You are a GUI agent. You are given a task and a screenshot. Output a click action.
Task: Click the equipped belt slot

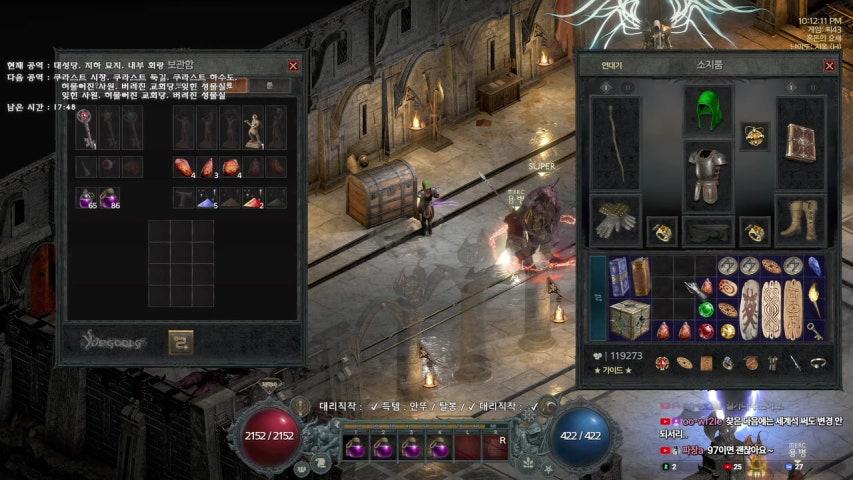[707, 232]
